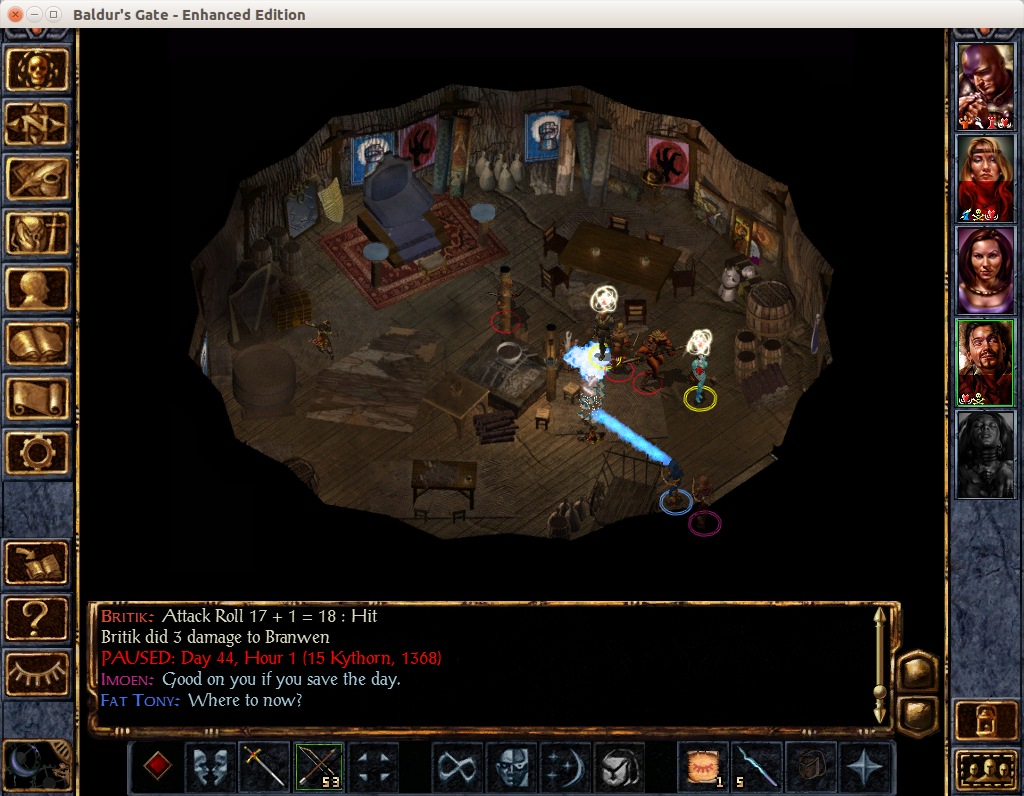The width and height of the screenshot is (1024, 796).
Task: Close the Baldur's Gate window
Action: point(15,15)
